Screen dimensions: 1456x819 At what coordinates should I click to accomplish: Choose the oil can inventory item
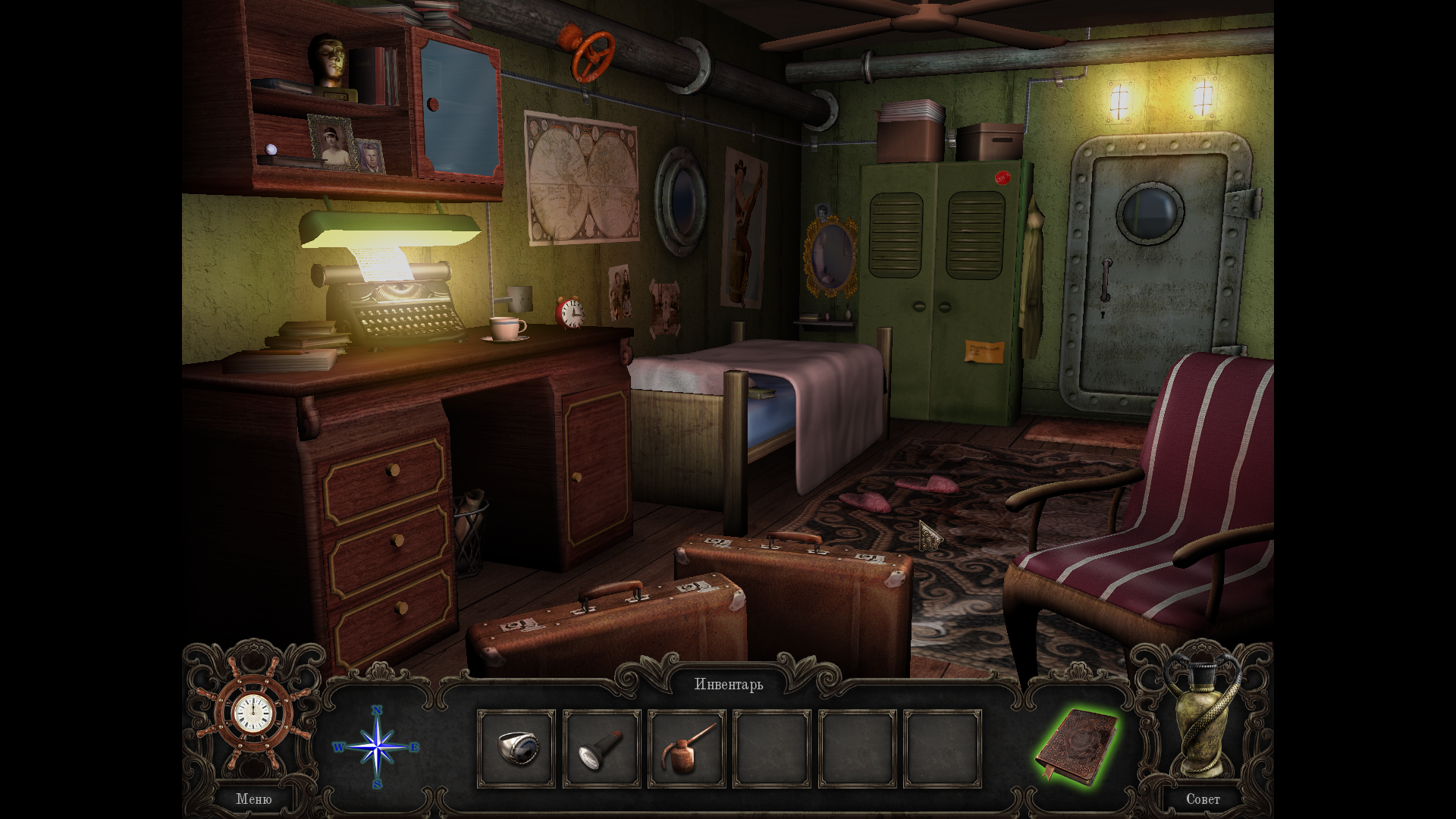tap(686, 748)
